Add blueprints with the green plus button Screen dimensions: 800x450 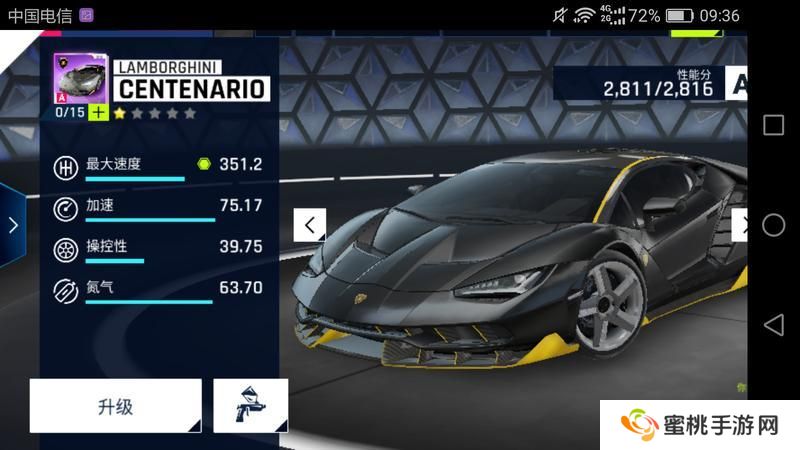(x=97, y=112)
